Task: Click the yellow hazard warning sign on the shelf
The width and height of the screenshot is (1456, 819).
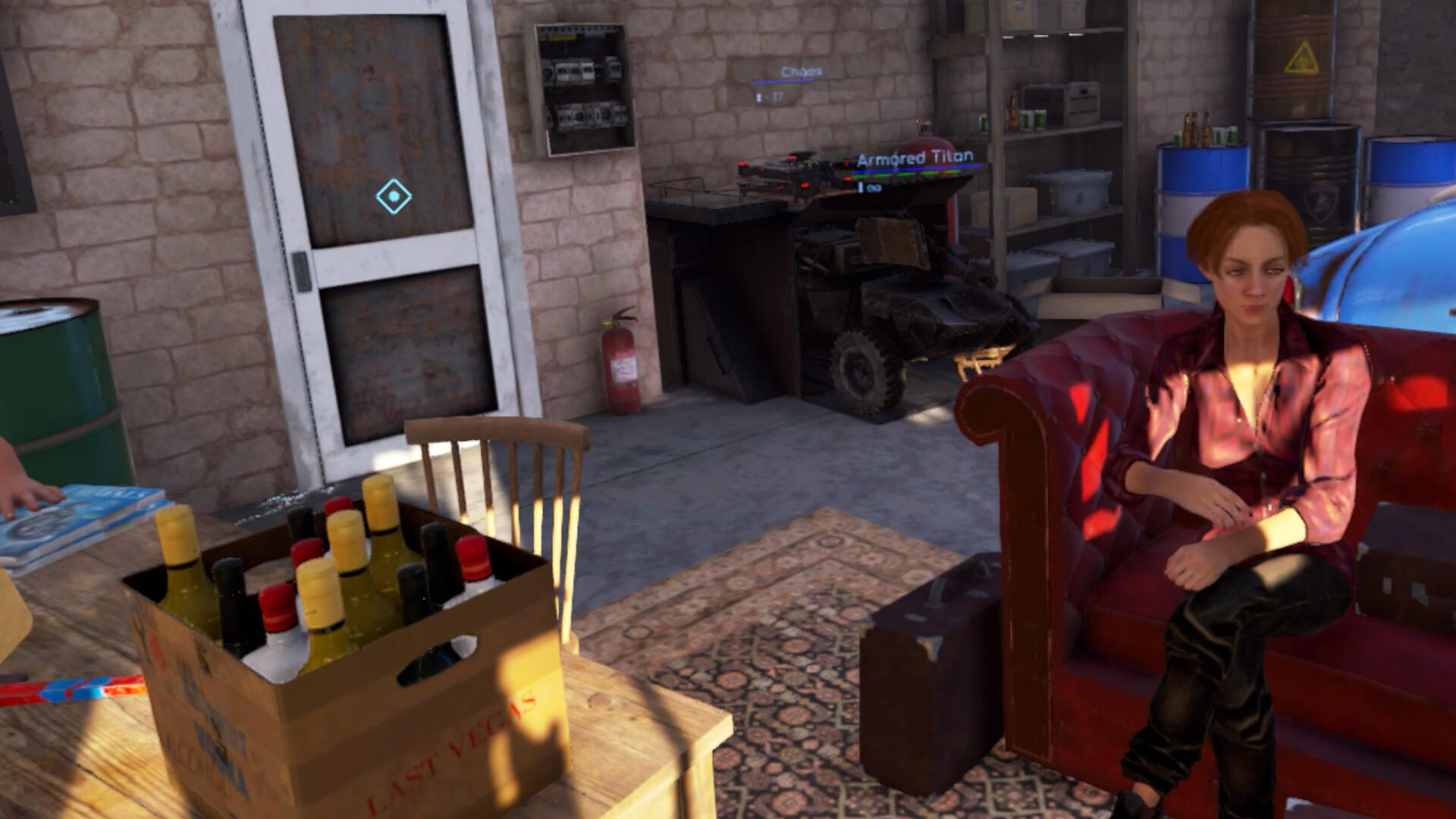Action: point(1300,56)
